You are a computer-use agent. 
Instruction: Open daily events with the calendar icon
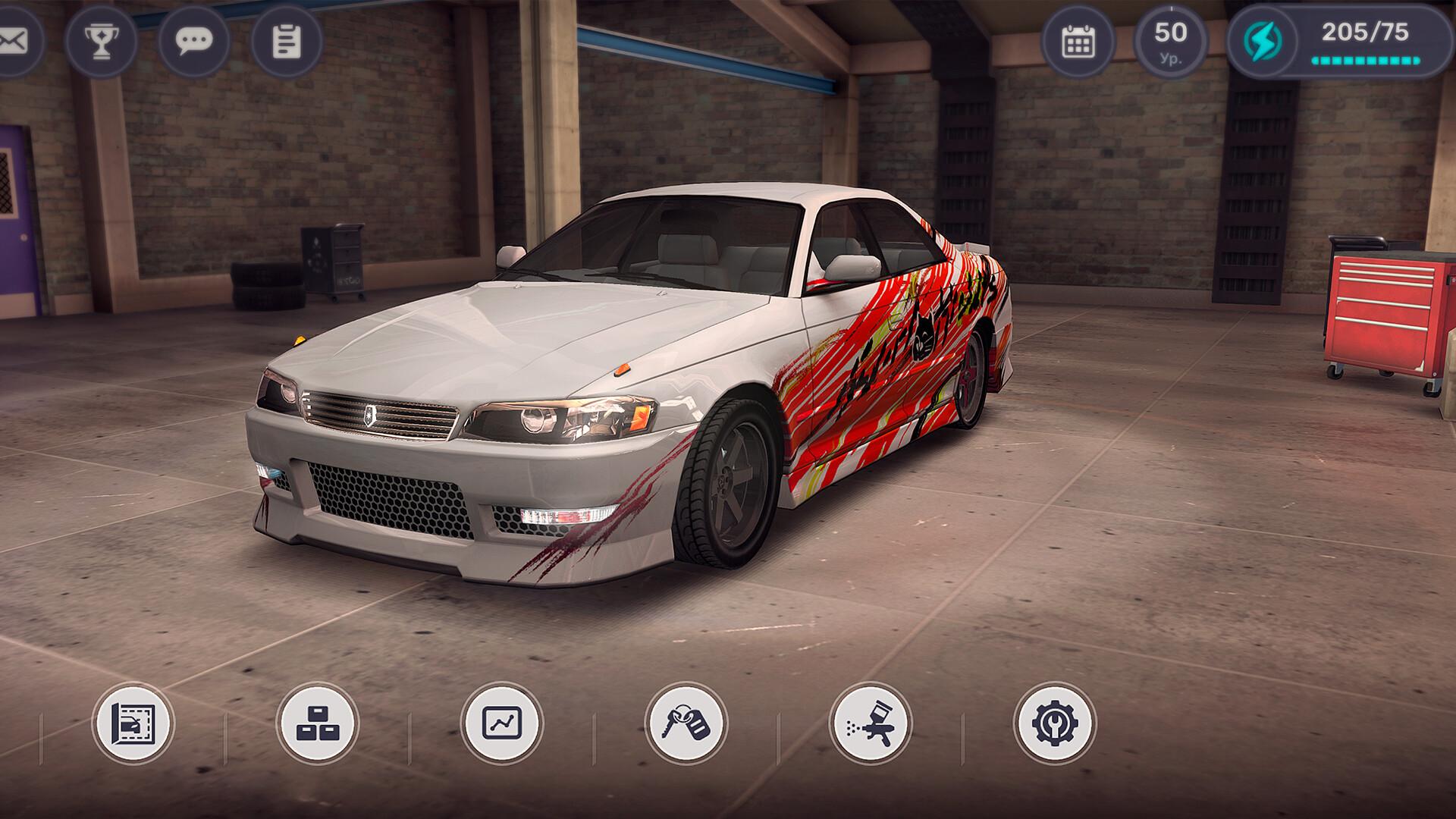1078,42
